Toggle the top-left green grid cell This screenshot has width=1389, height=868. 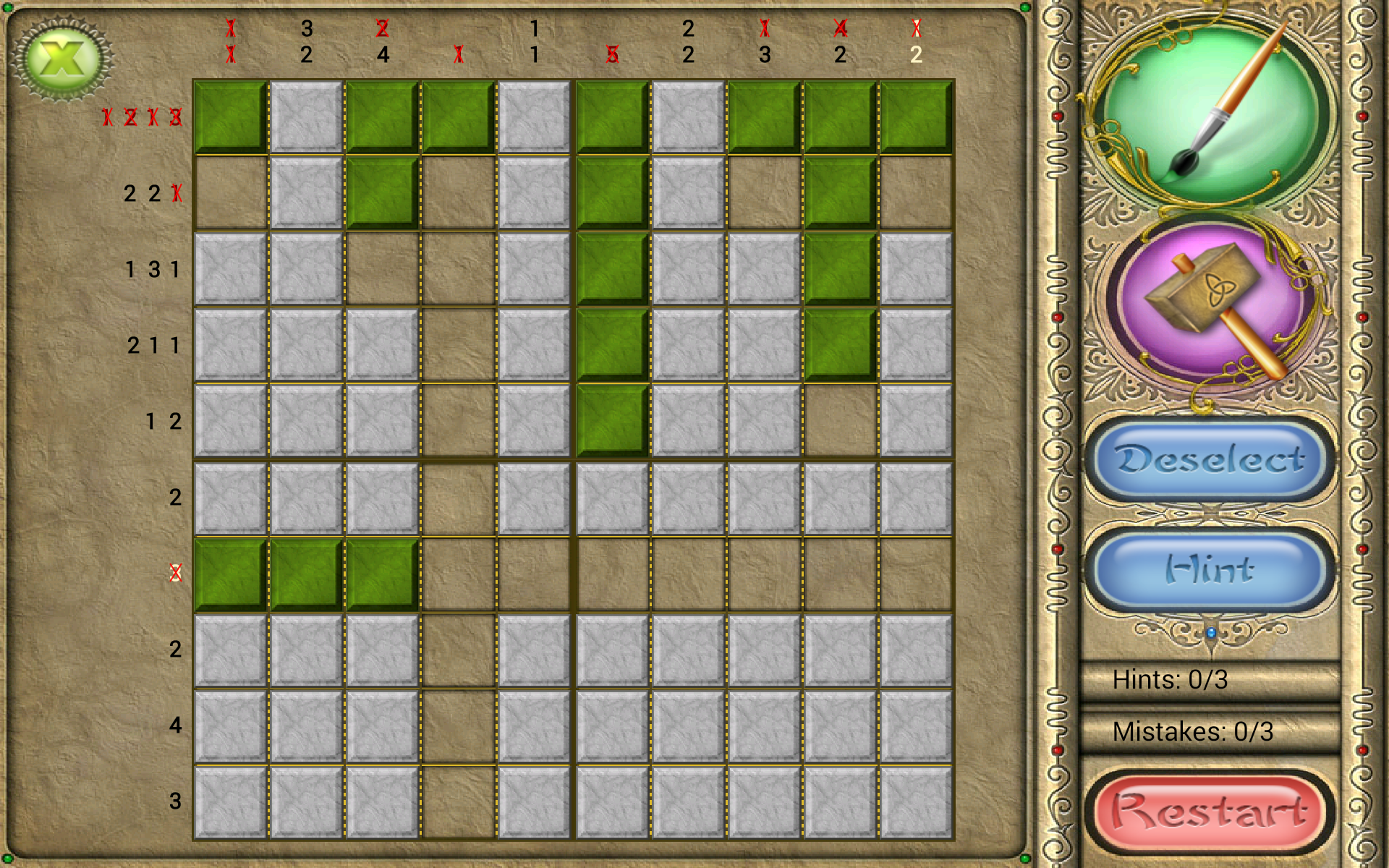tap(231, 116)
